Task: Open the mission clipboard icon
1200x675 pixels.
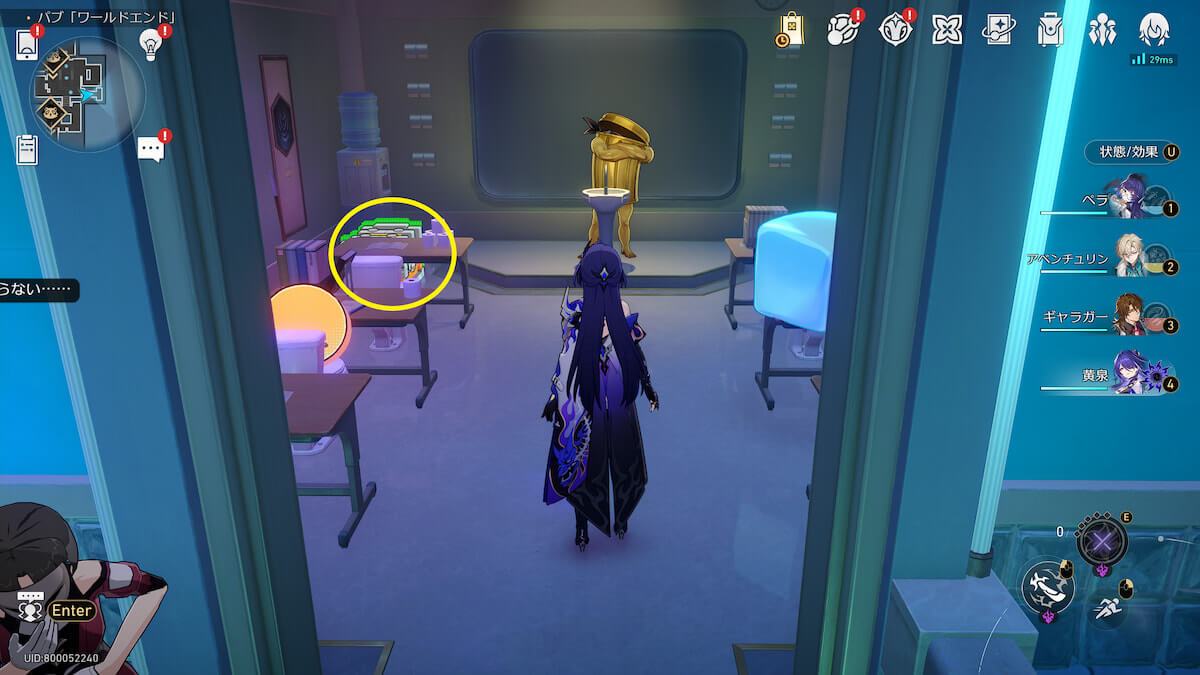Action: 27,150
